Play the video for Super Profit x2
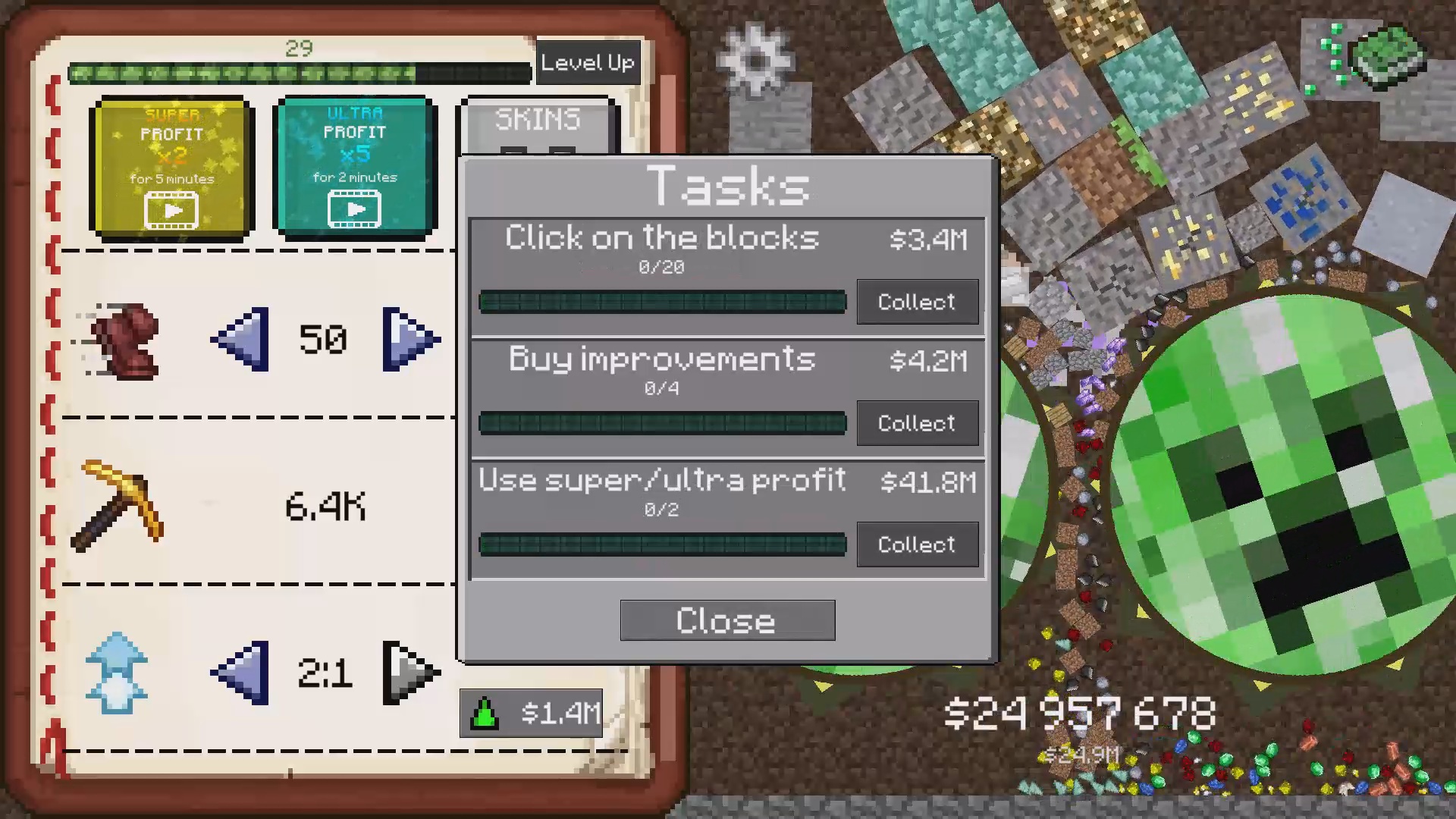1456x819 pixels. point(171,210)
